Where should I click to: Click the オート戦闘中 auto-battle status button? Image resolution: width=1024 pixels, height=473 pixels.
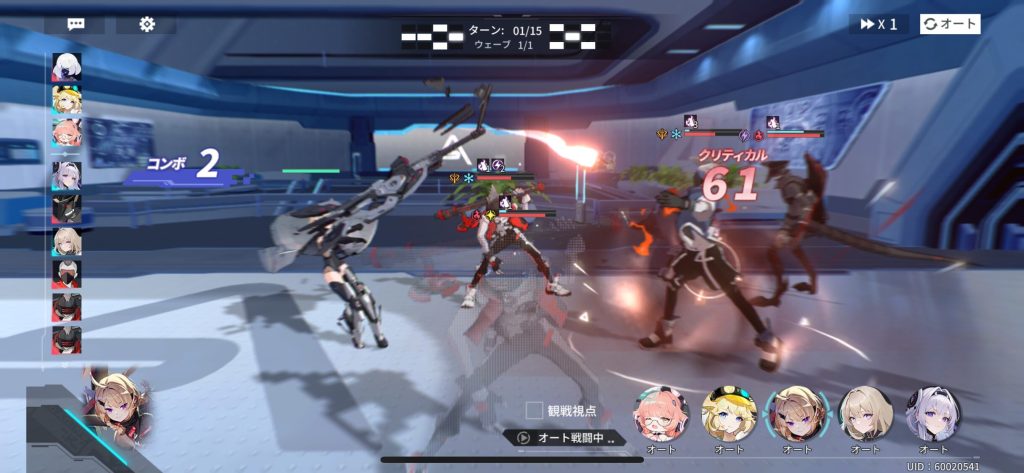(x=565, y=438)
